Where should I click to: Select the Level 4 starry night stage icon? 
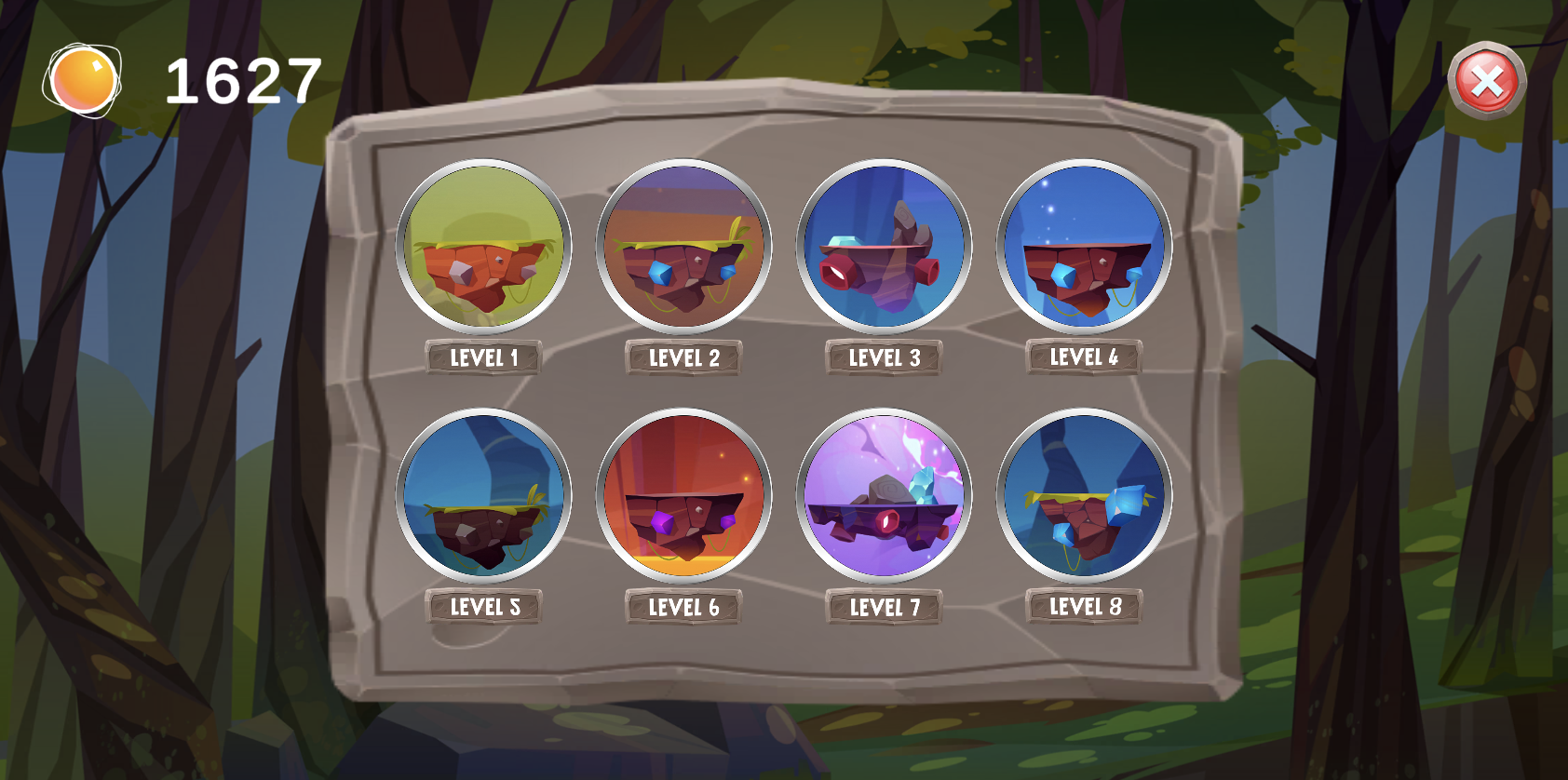(1083, 248)
